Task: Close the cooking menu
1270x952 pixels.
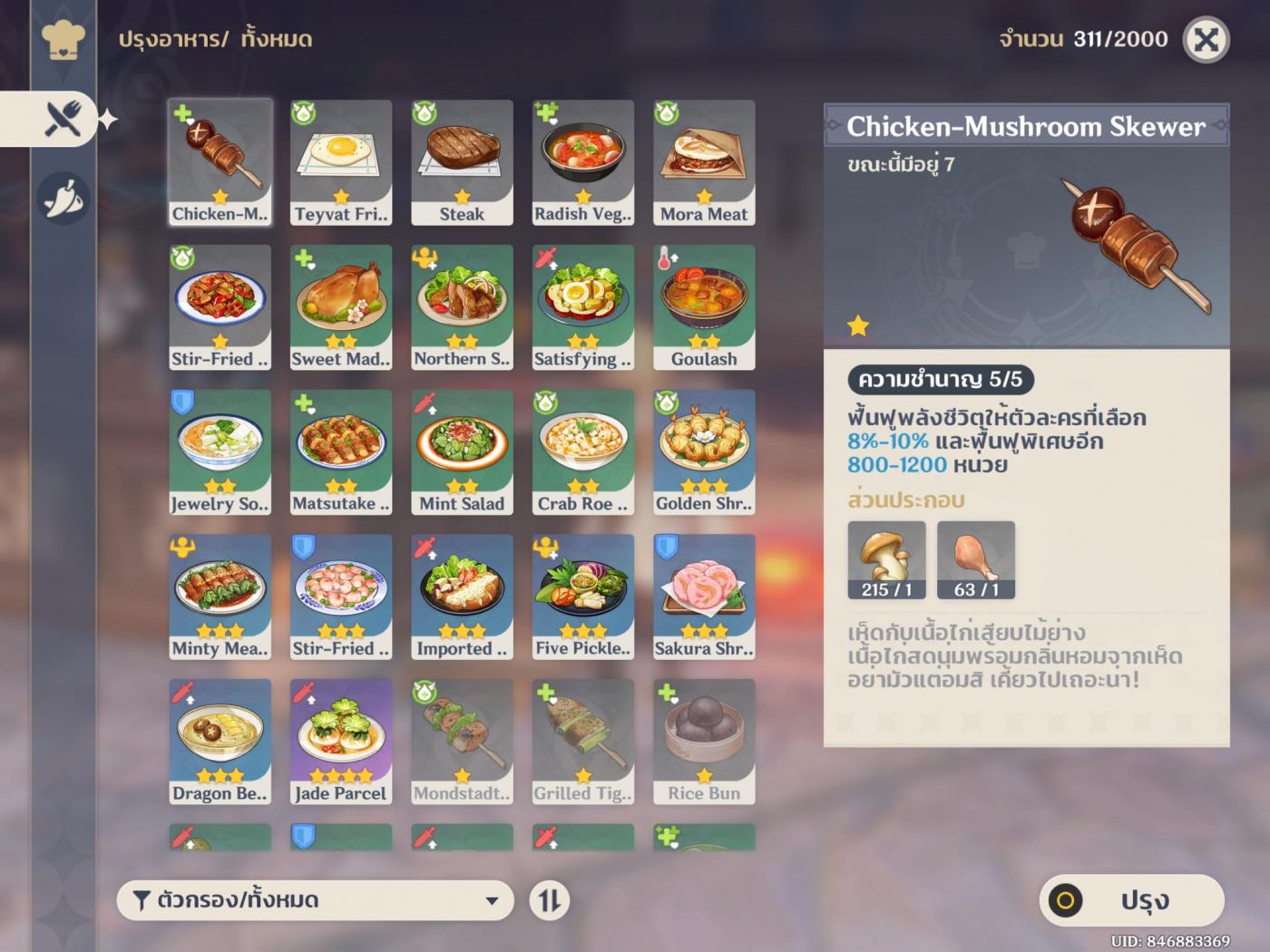Action: click(1206, 40)
